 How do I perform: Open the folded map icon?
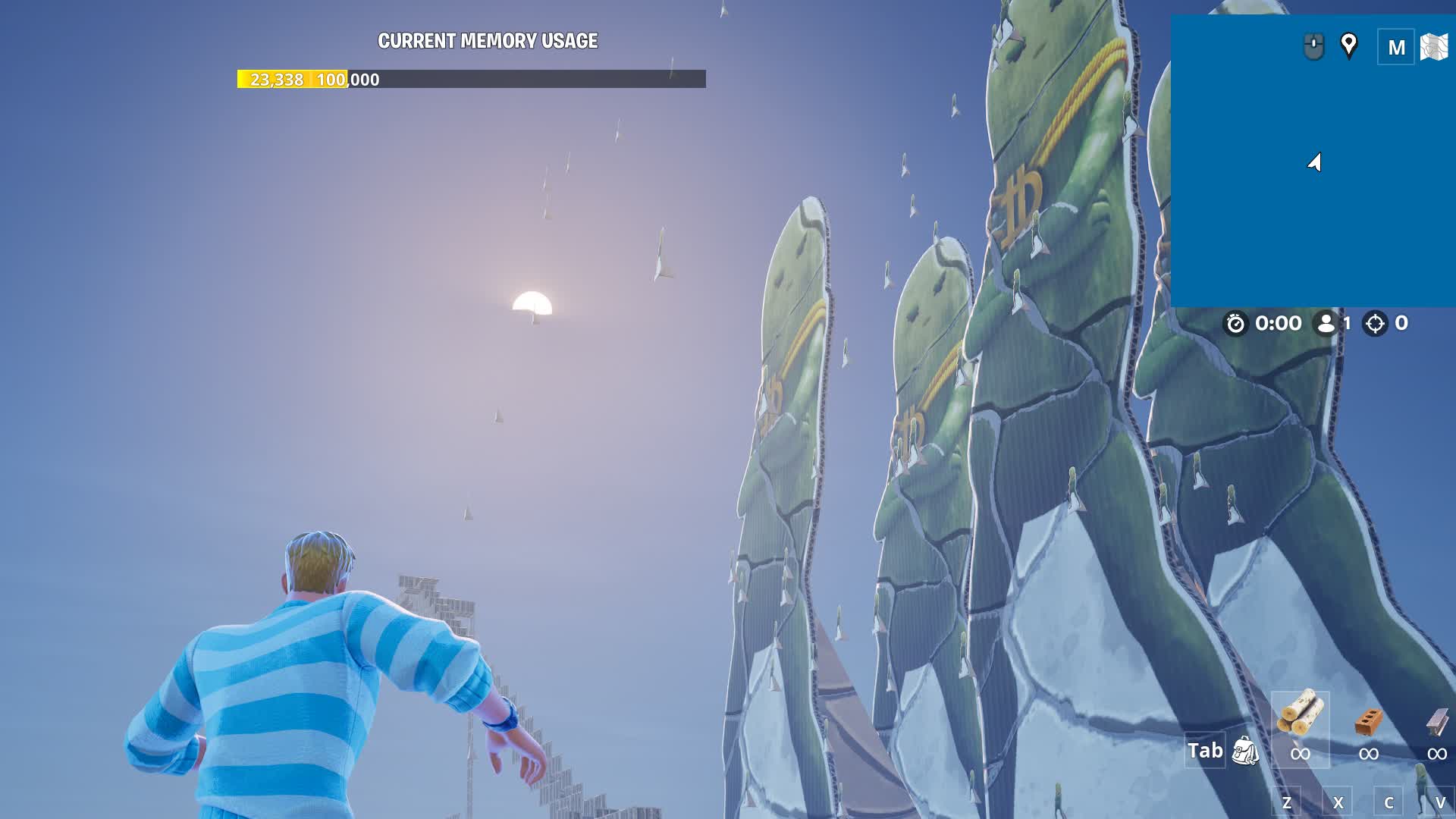click(x=1433, y=47)
